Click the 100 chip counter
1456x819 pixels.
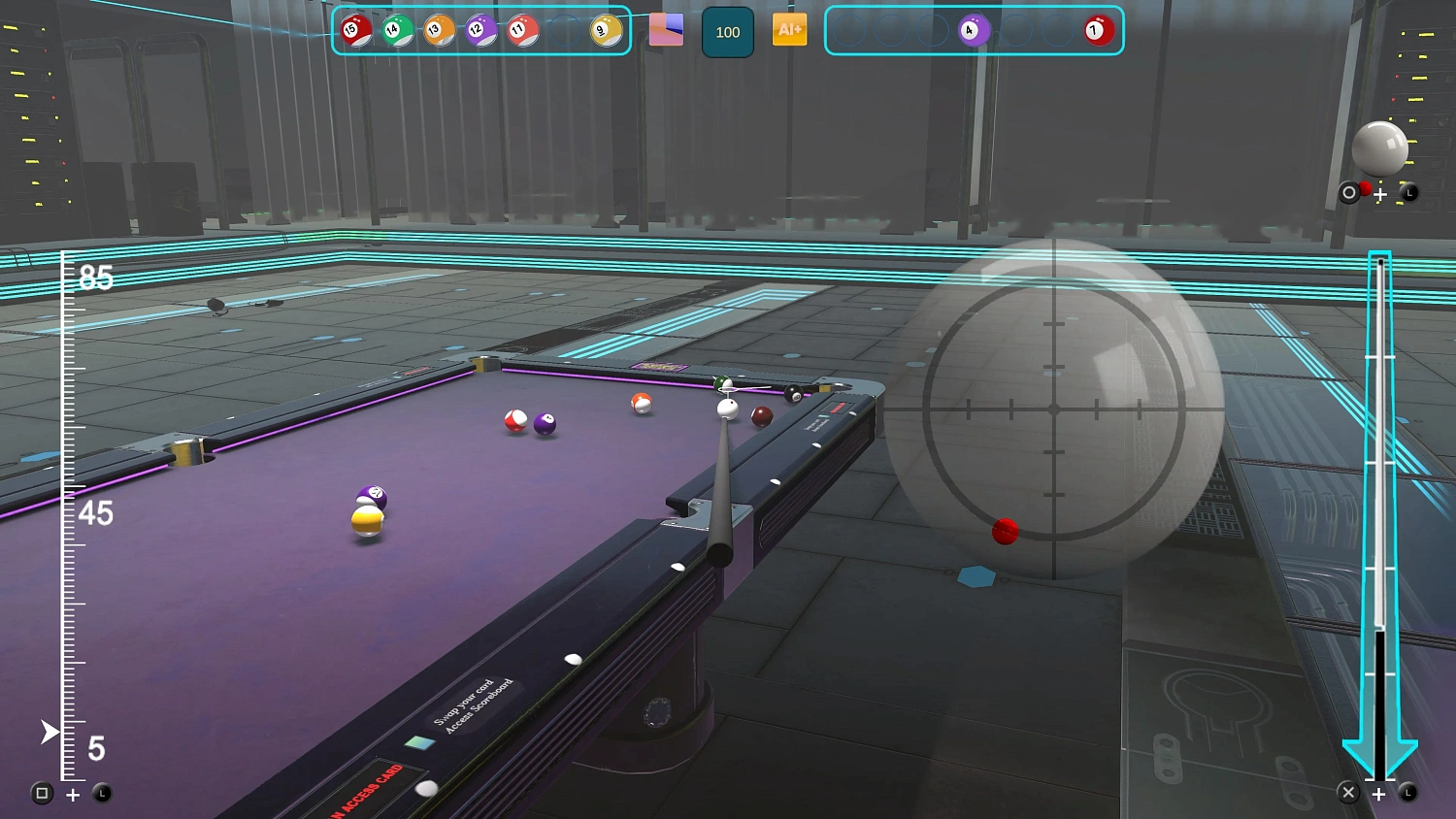(x=727, y=30)
